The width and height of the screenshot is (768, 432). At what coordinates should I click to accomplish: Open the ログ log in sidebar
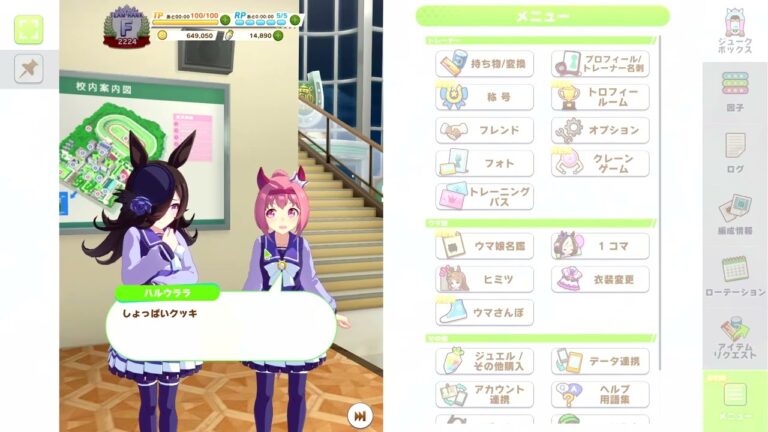pos(735,152)
